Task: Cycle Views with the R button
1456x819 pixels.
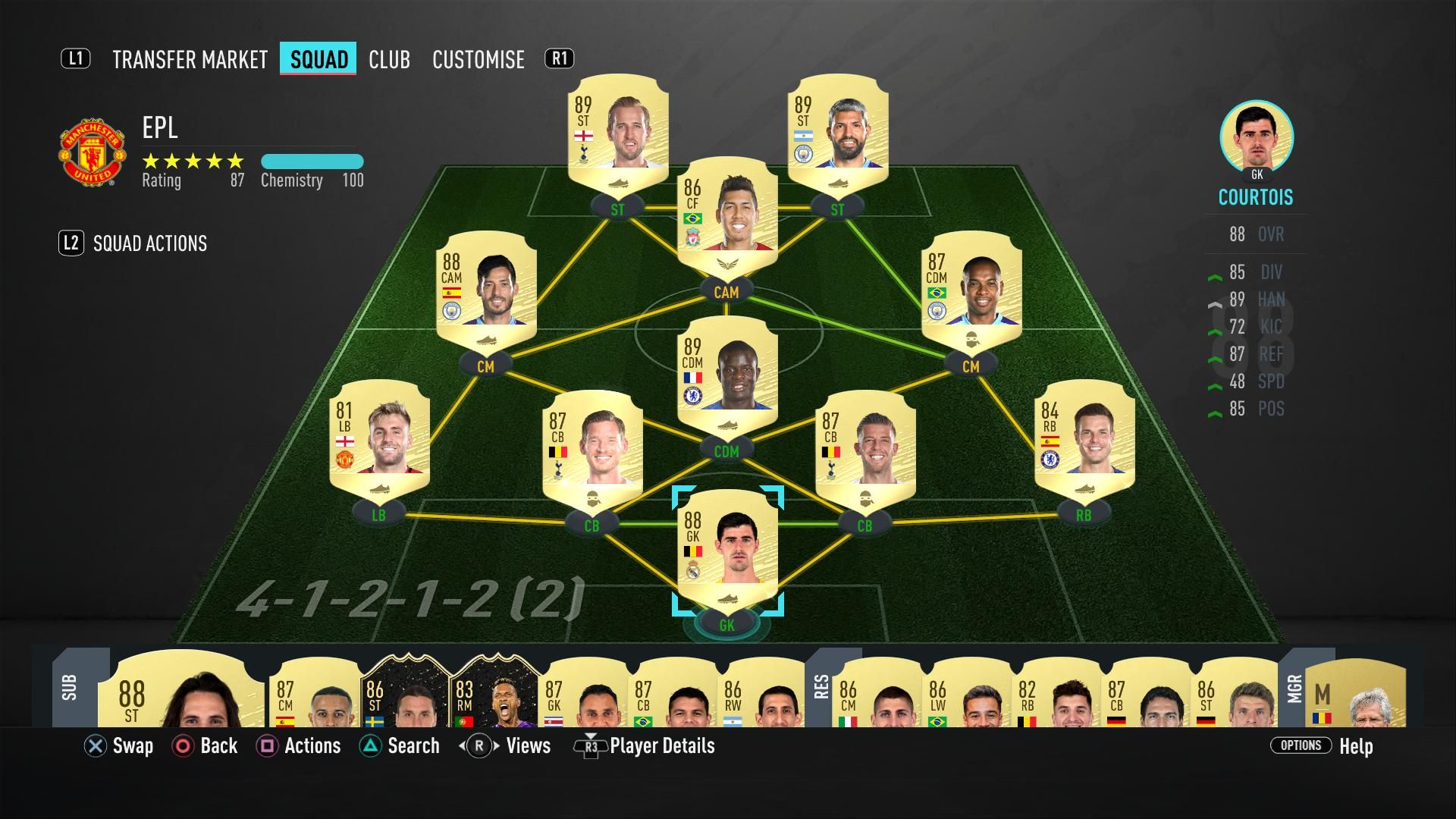Action: point(479,746)
